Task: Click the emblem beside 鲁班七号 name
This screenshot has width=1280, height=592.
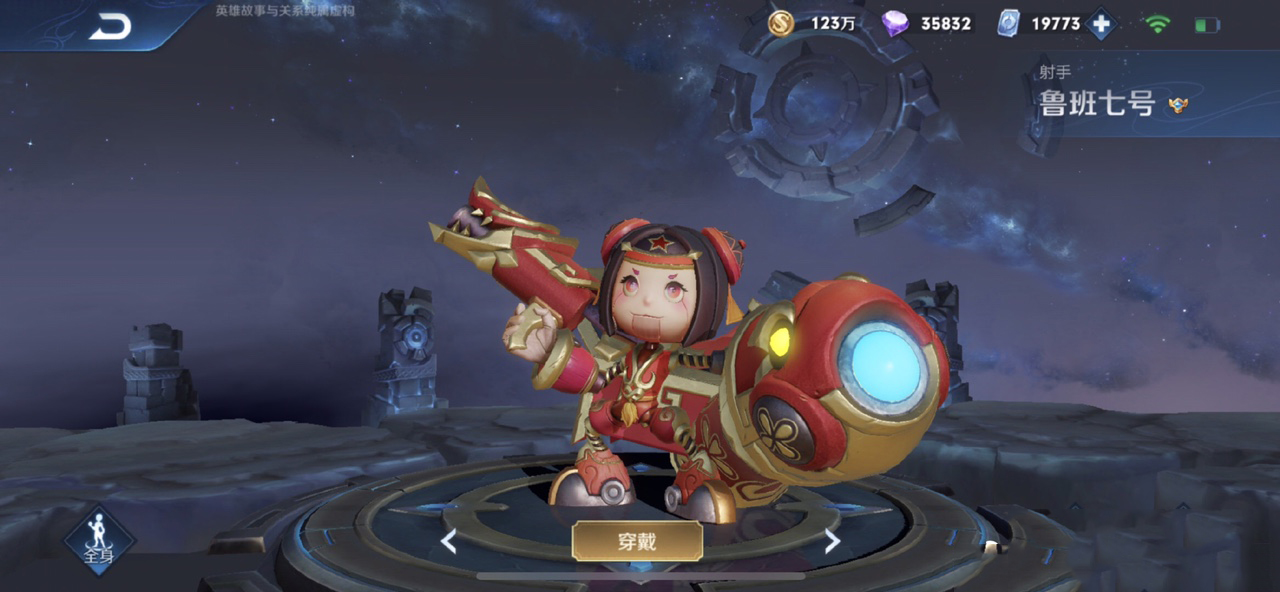Action: (x=1178, y=104)
